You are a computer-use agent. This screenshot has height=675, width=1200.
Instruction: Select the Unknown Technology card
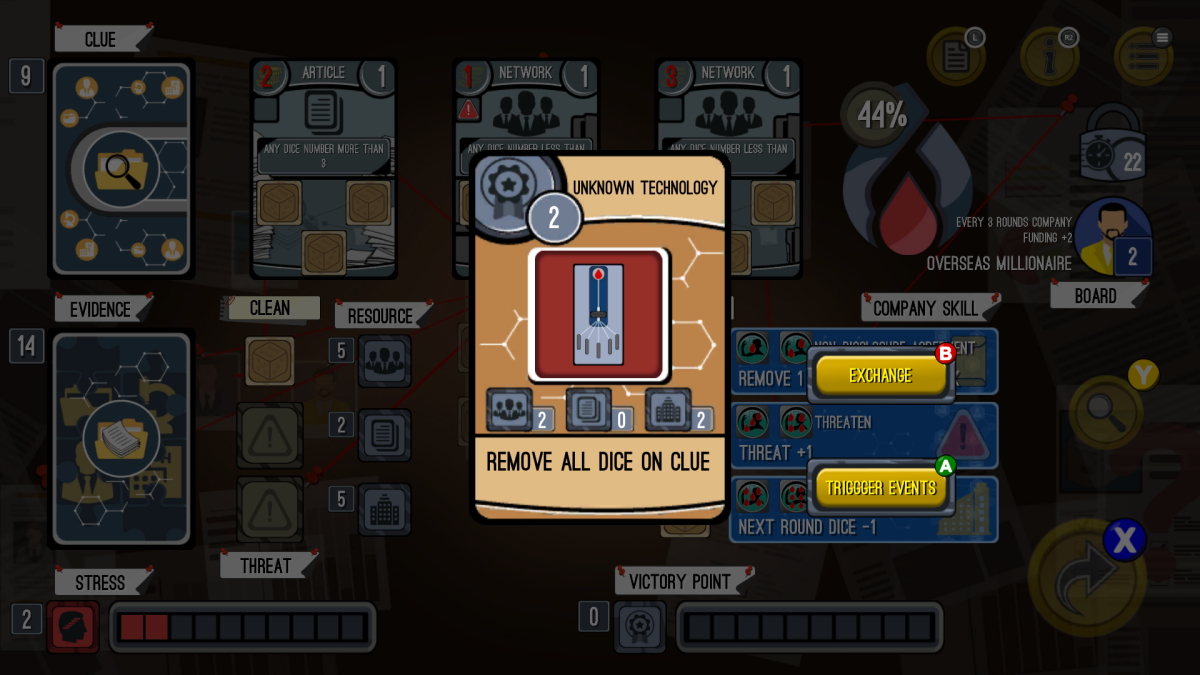(x=599, y=335)
